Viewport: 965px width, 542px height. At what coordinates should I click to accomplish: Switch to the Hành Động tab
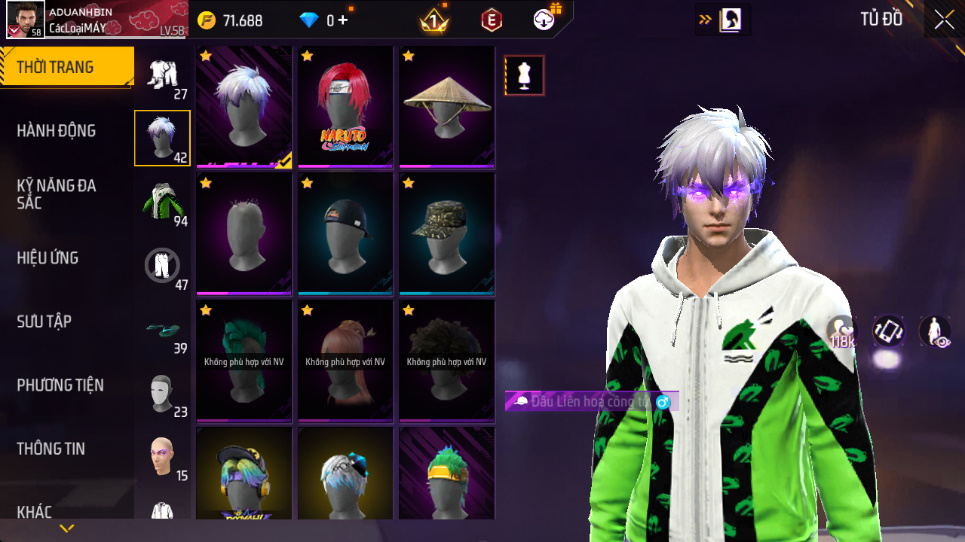[56, 130]
